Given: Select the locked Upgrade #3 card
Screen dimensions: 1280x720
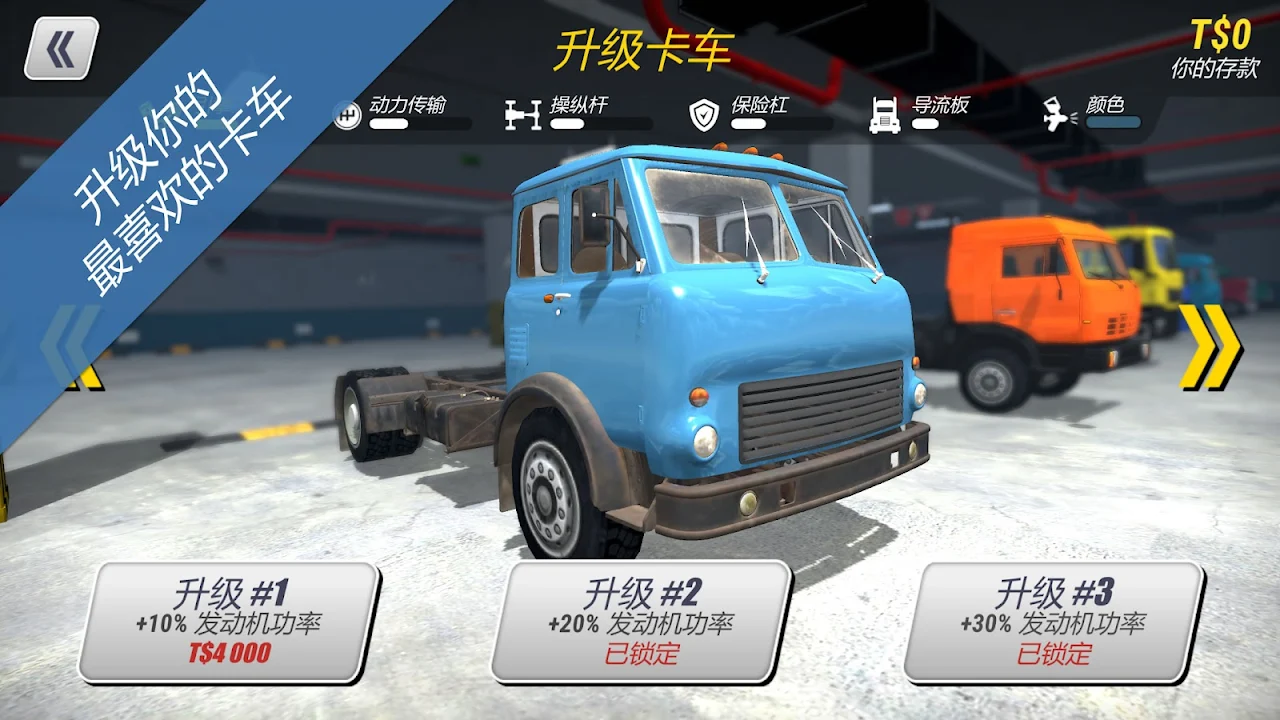Looking at the screenshot, I should 1053,622.
